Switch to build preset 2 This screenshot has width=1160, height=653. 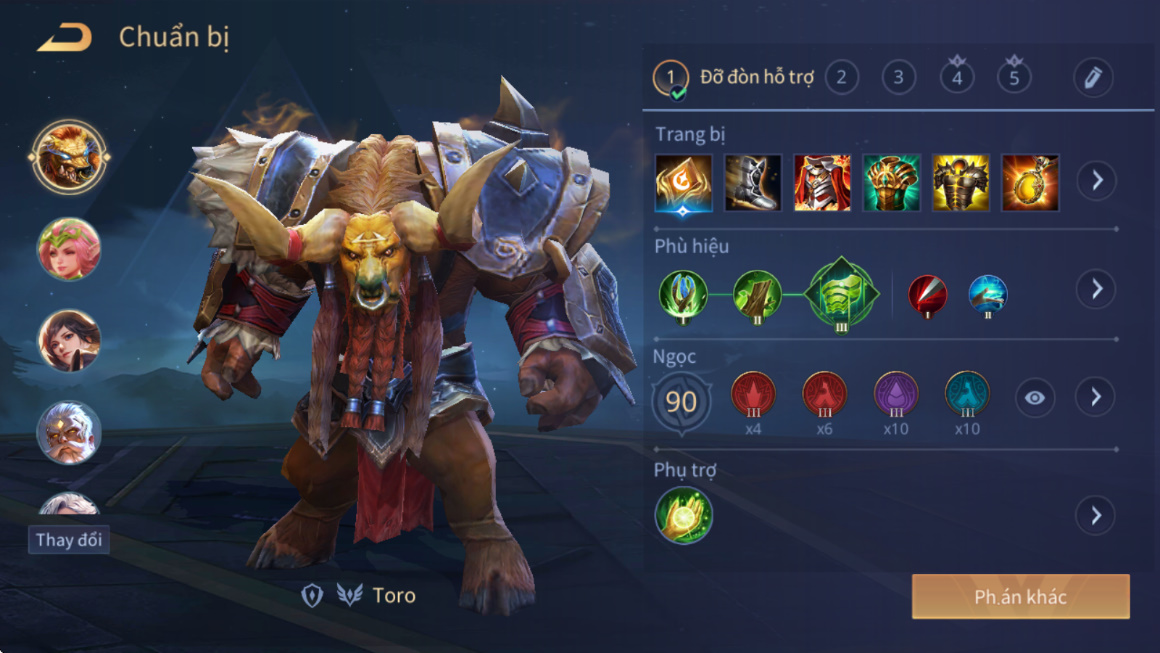tap(842, 77)
